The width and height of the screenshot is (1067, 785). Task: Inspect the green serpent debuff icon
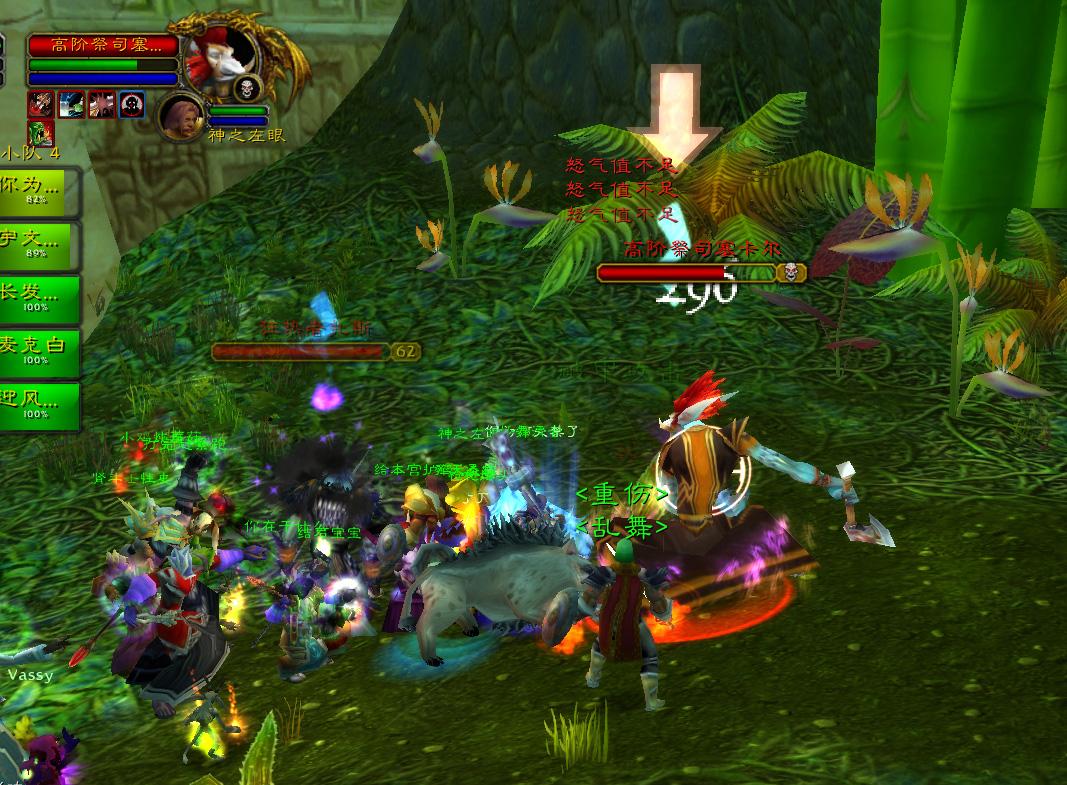point(40,133)
